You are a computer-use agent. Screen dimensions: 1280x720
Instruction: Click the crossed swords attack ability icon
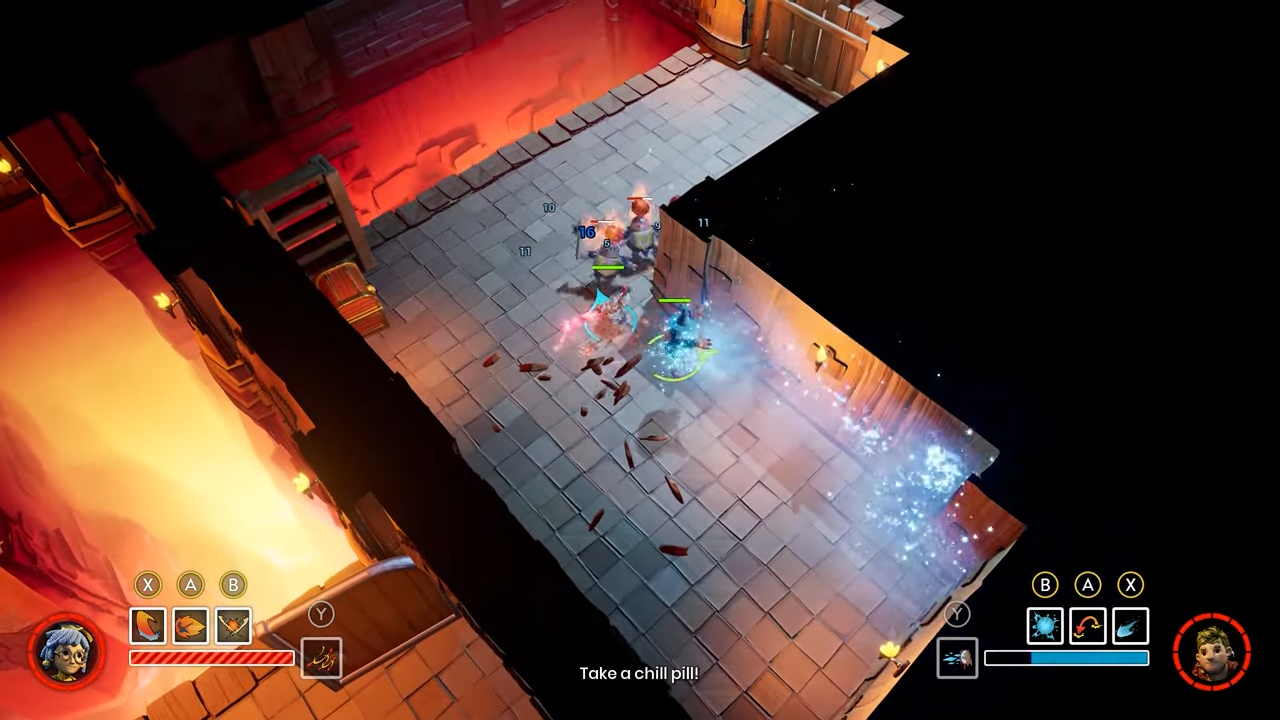232,625
